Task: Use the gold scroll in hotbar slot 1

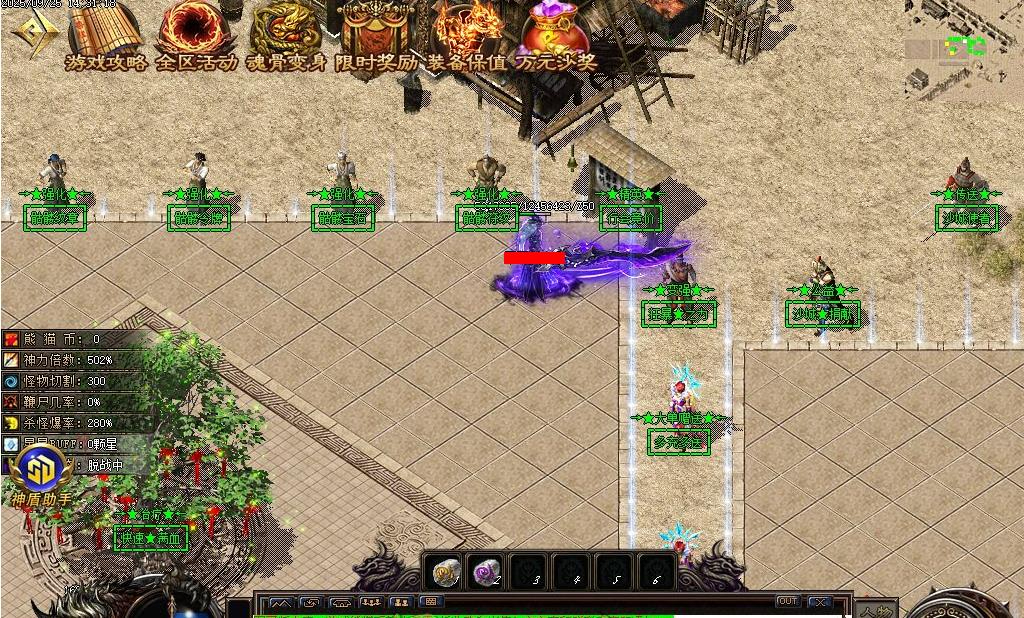Action: pyautogui.click(x=446, y=572)
